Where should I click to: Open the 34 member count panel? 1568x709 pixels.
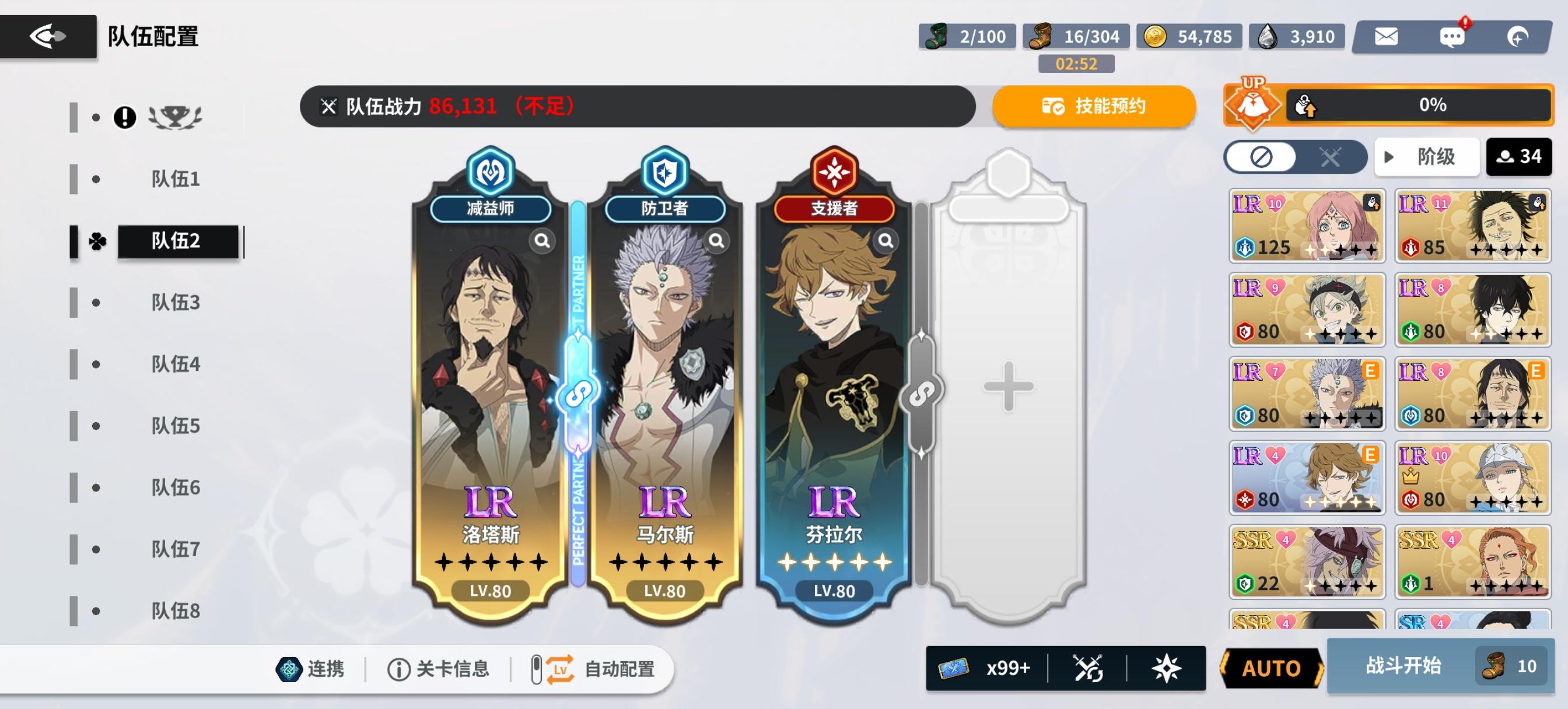coord(1520,156)
